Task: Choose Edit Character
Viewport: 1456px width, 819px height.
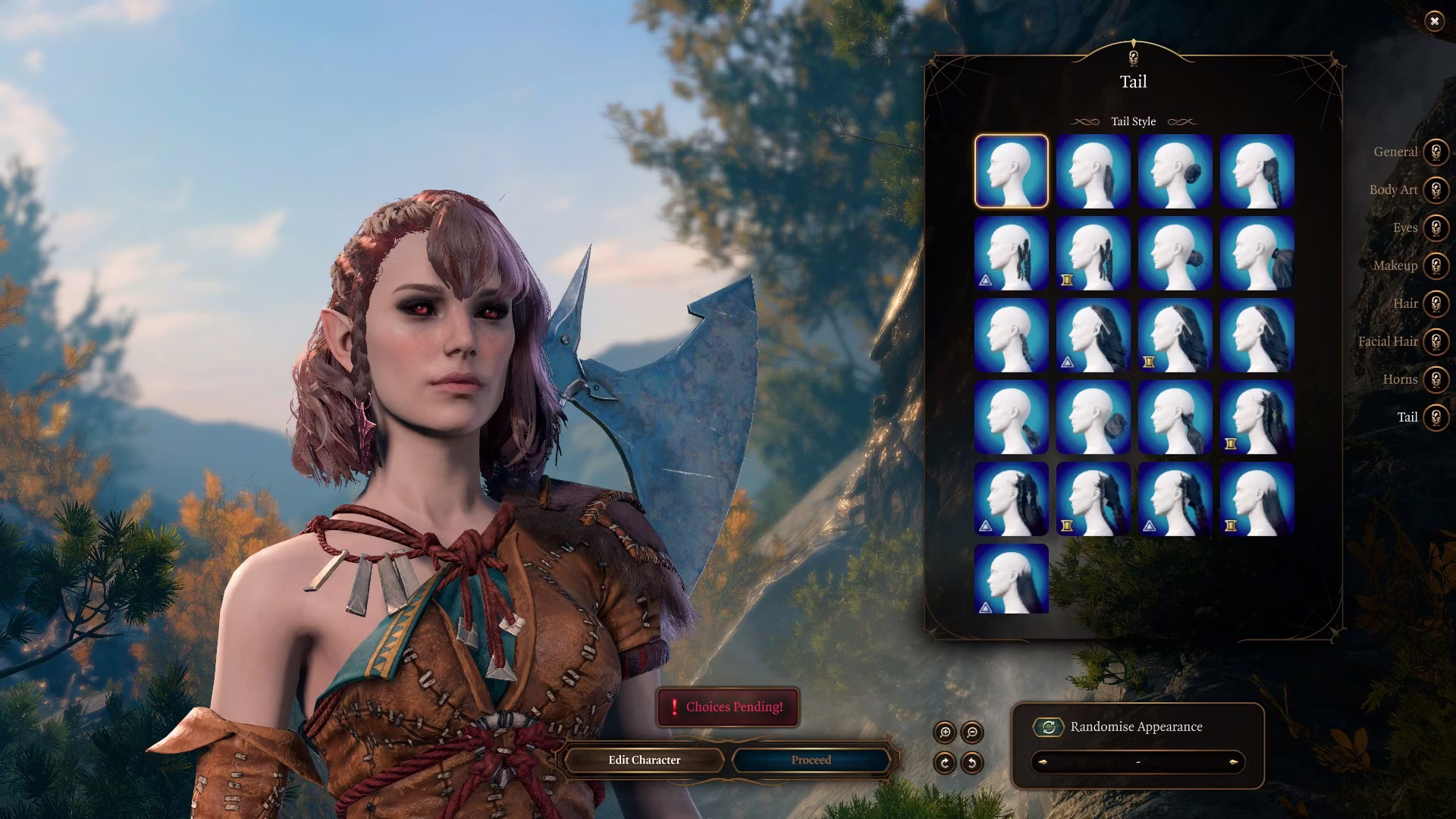Action: coord(644,760)
